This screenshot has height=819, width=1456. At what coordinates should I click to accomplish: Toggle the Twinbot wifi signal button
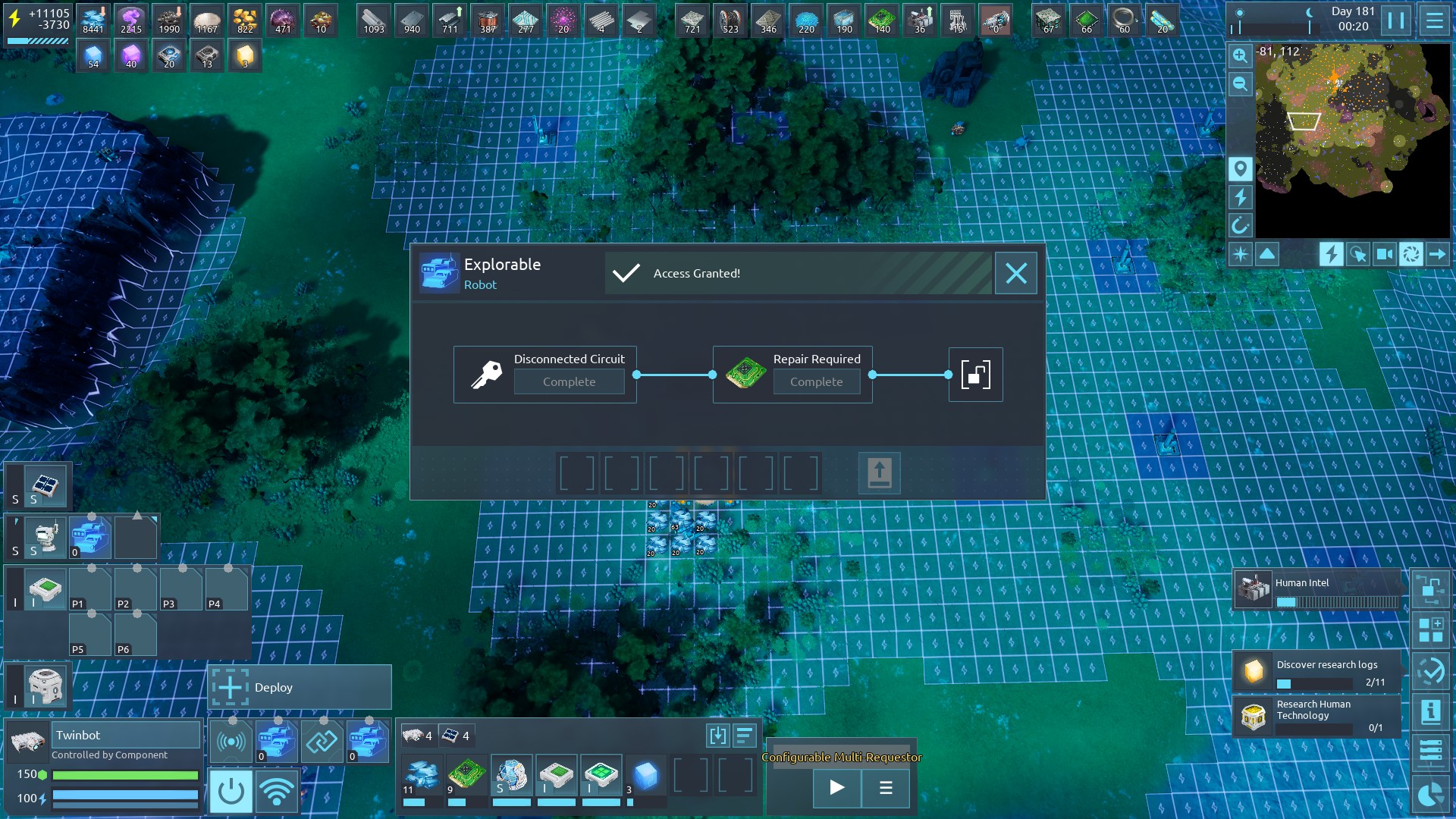277,792
